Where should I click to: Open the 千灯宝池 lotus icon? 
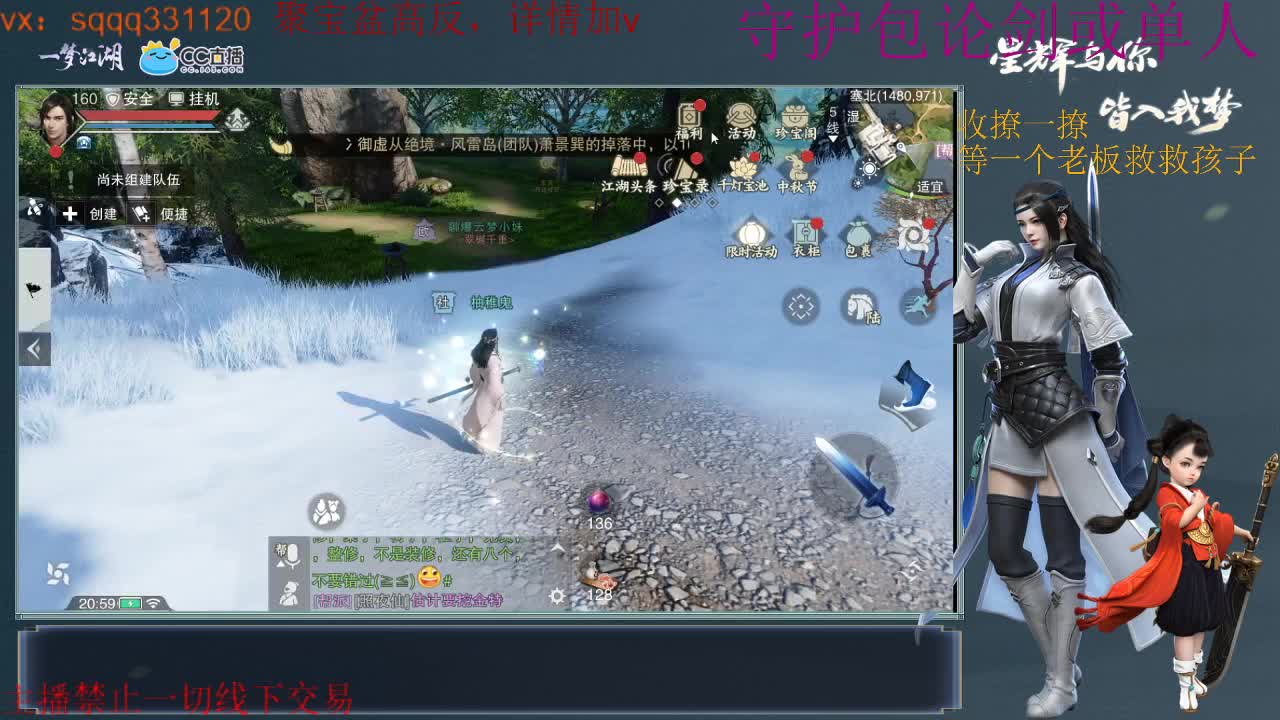pos(744,169)
